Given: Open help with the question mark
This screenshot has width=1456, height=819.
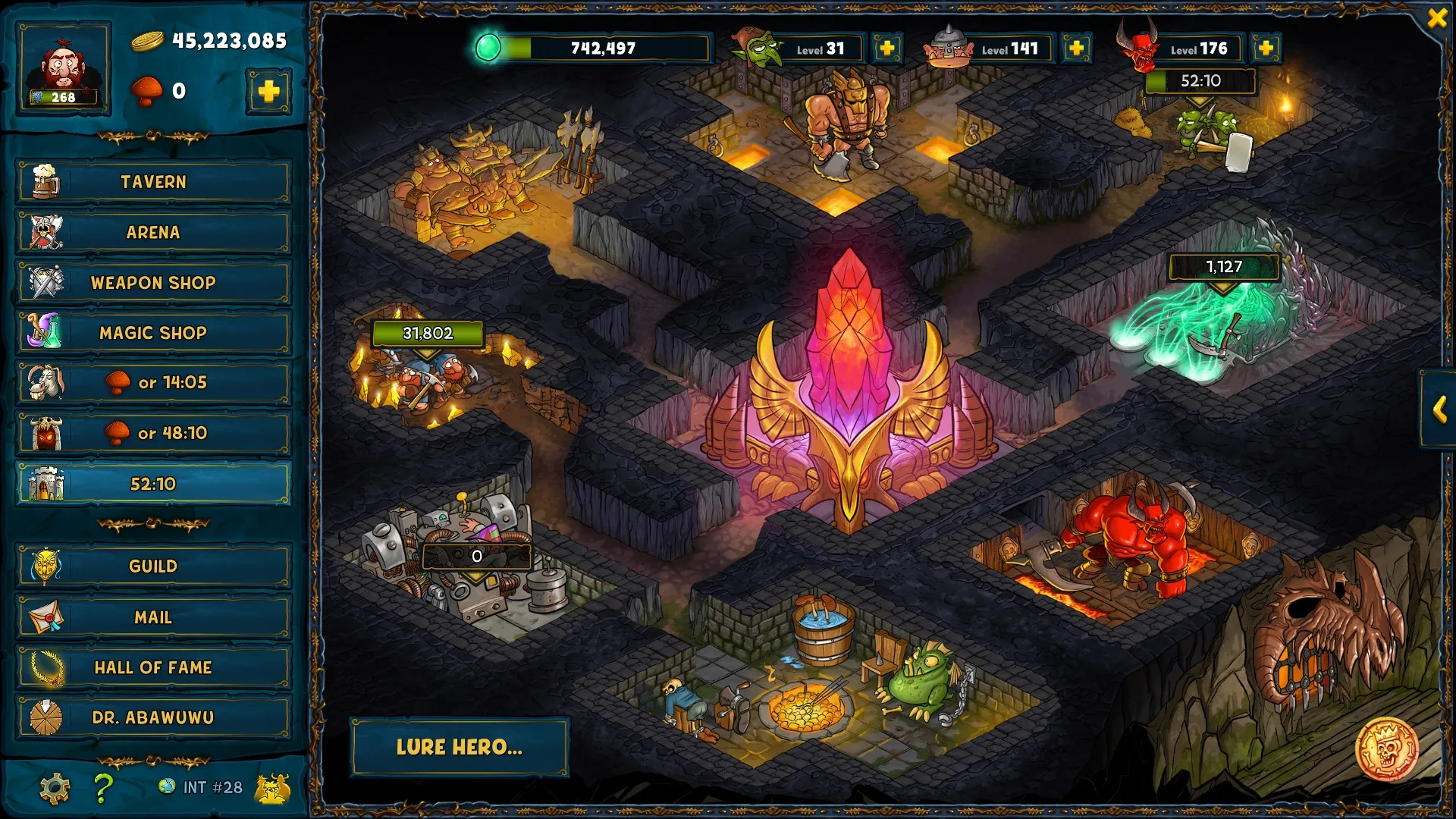Looking at the screenshot, I should 103,789.
